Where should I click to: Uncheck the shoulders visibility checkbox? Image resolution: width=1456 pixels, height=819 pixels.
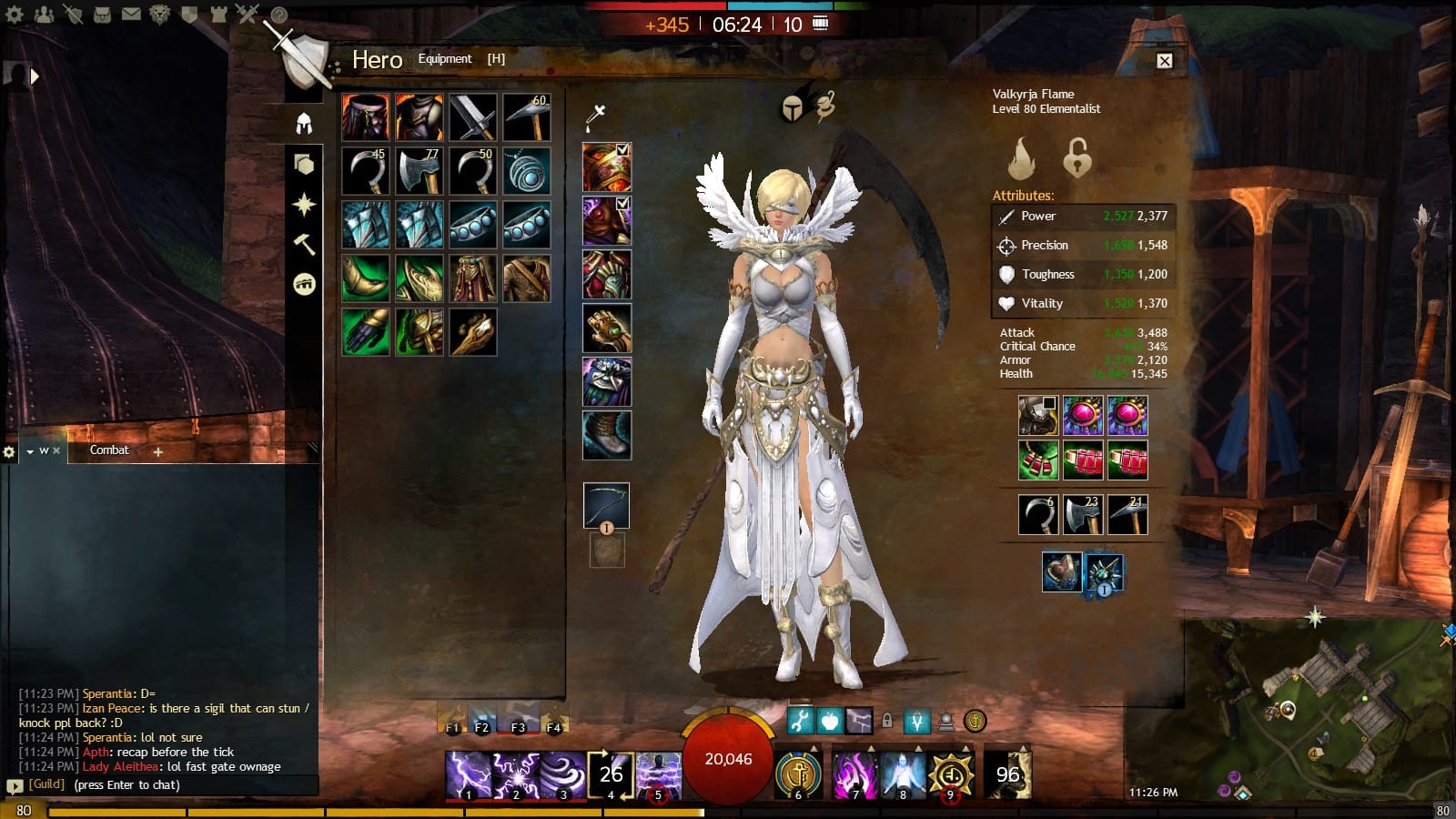(622, 202)
